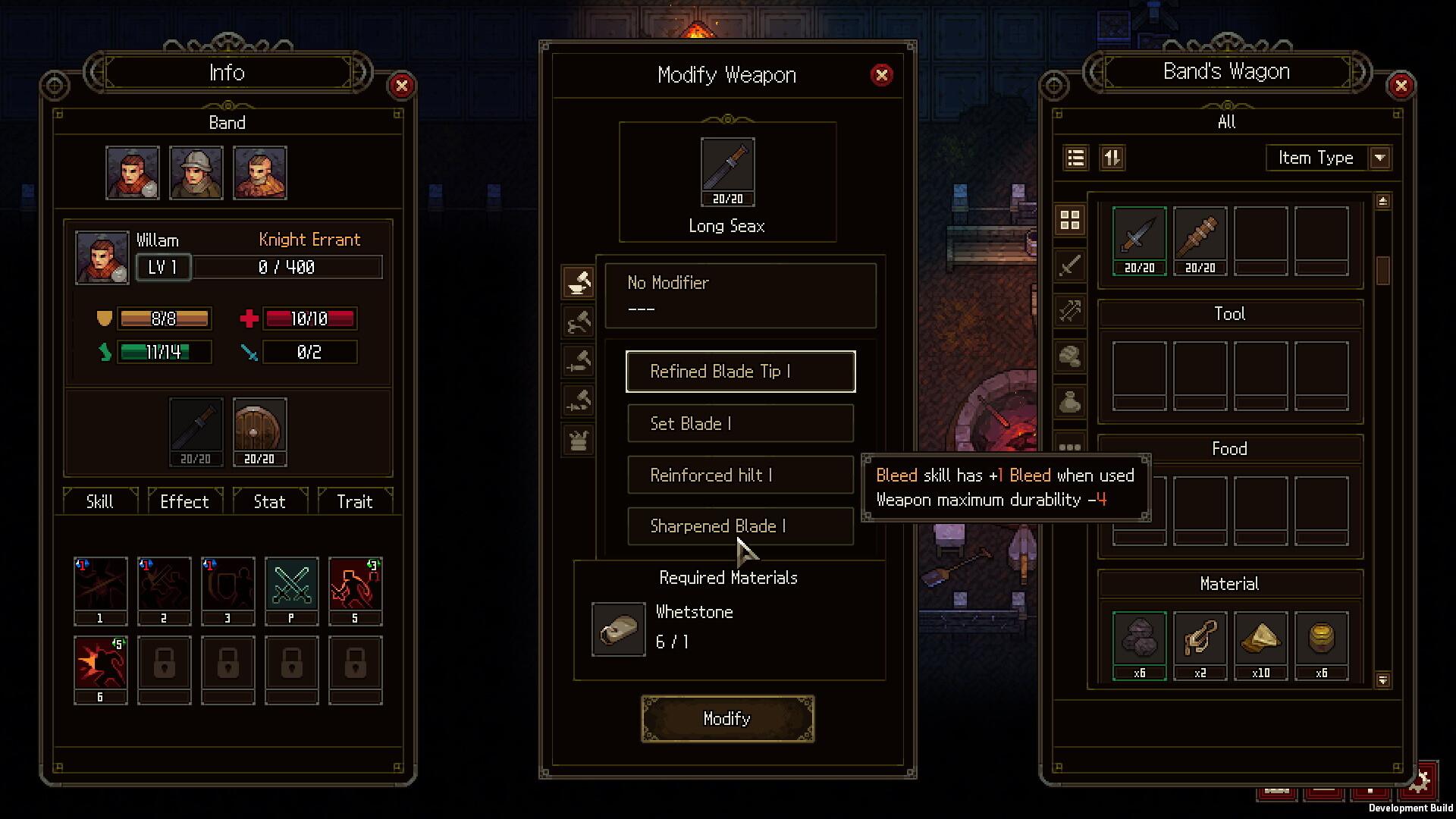Open the Item Type dropdown
The width and height of the screenshot is (1456, 819).
1329,158
